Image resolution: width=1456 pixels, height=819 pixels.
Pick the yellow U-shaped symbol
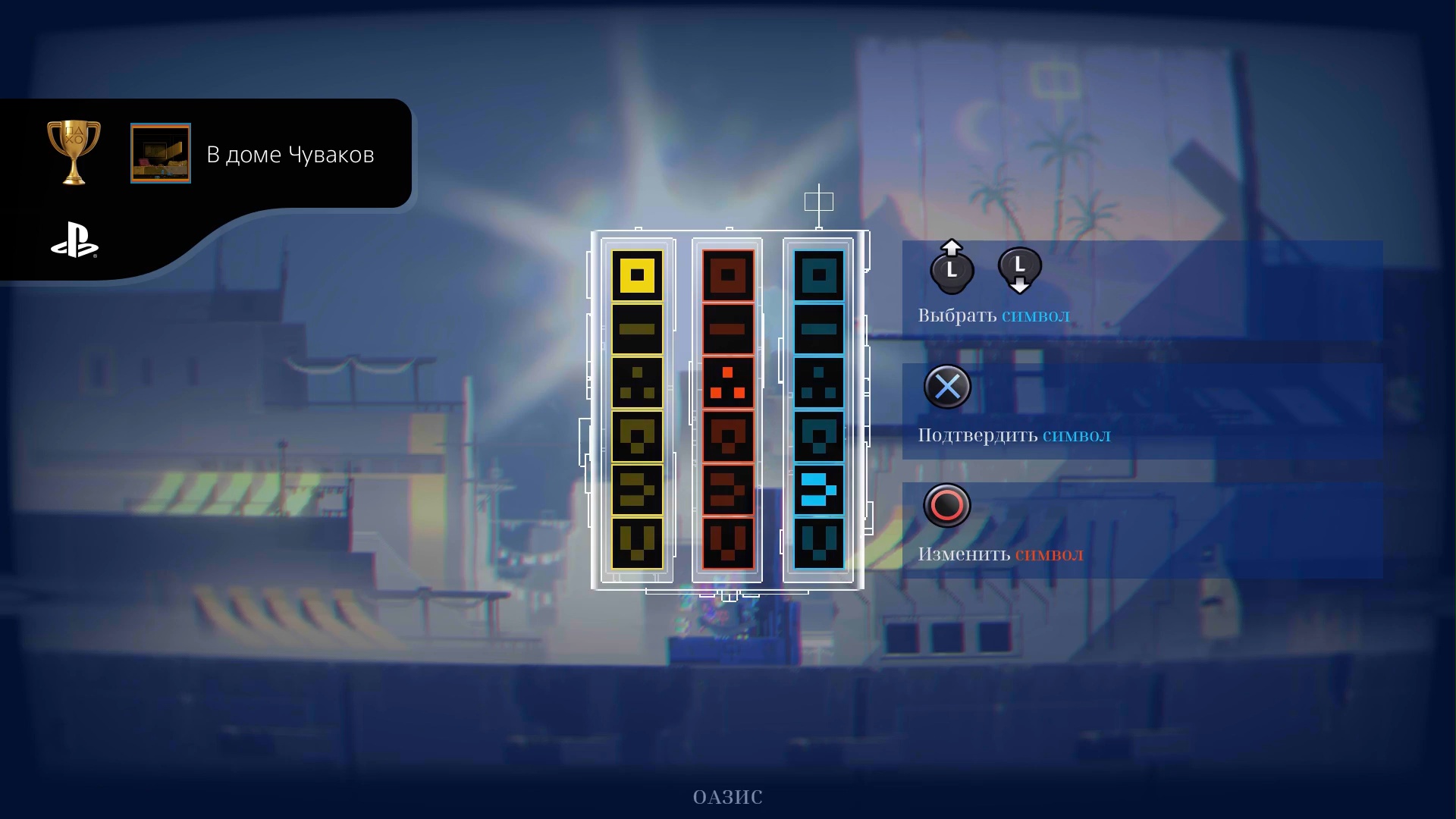tap(637, 543)
